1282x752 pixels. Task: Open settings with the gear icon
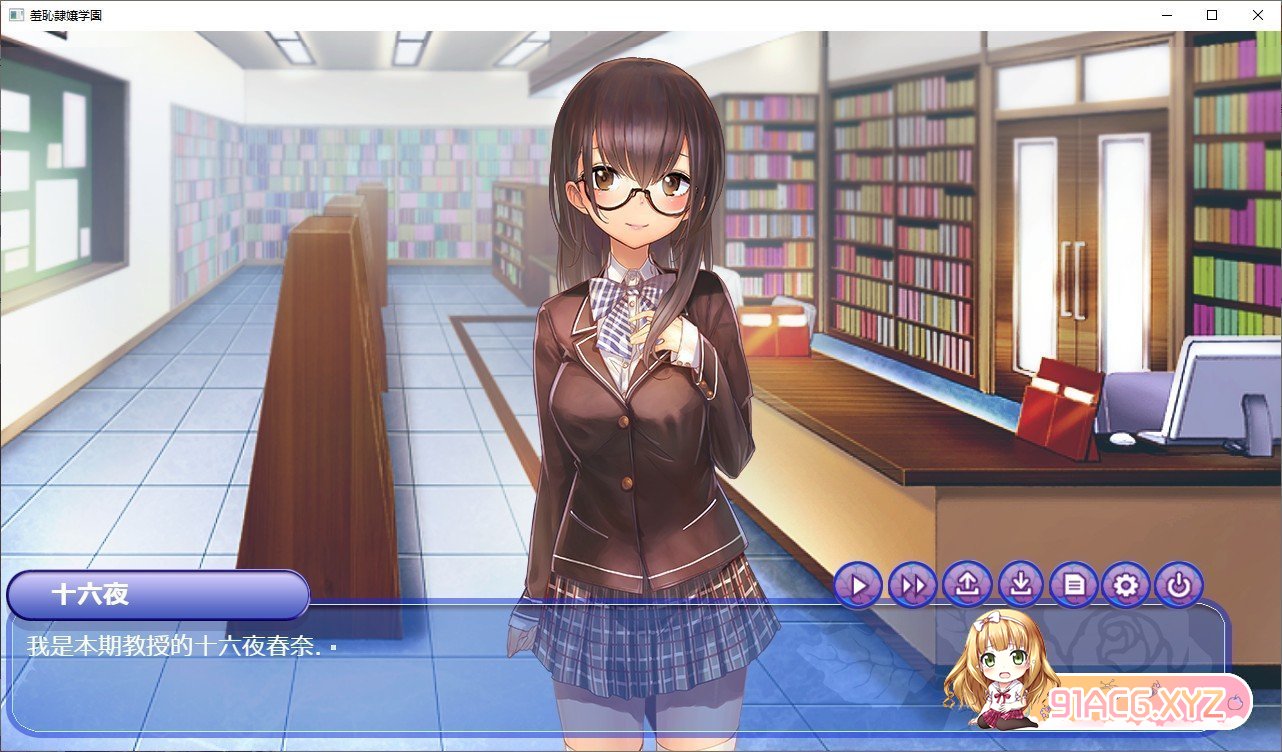click(1126, 585)
